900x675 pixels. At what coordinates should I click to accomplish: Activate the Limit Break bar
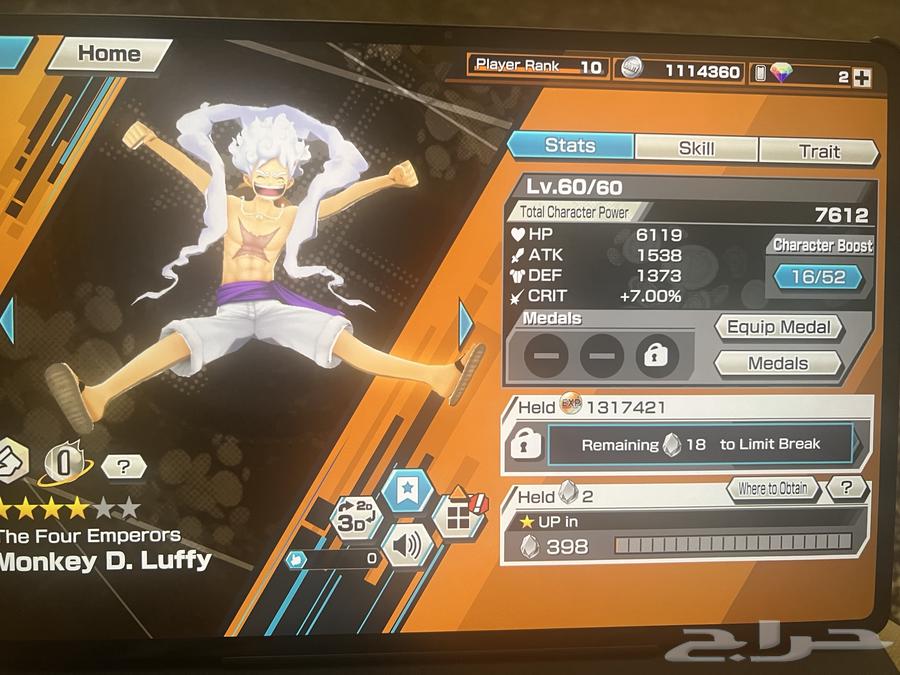coord(700,444)
